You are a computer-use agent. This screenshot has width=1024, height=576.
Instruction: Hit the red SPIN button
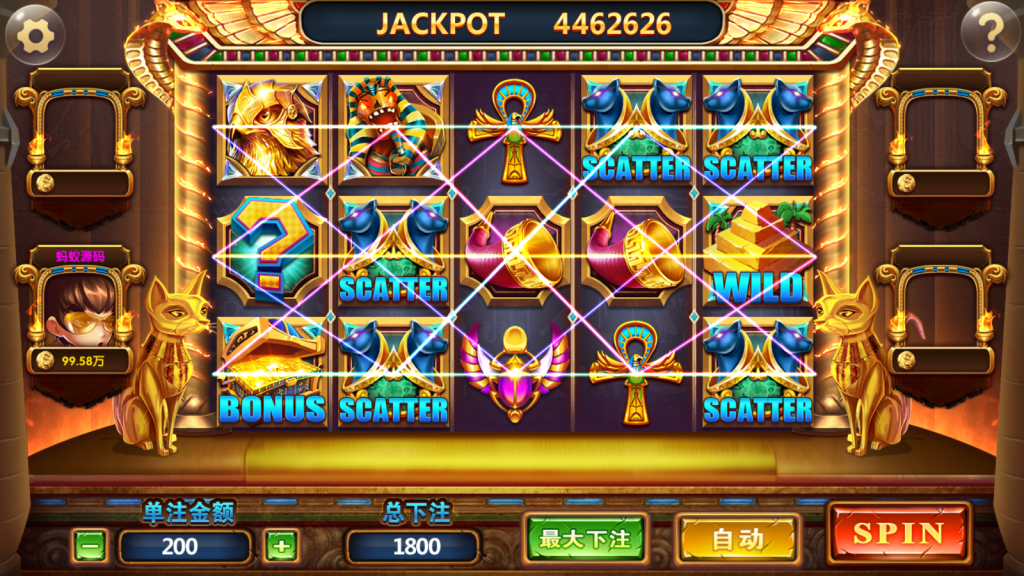point(898,534)
